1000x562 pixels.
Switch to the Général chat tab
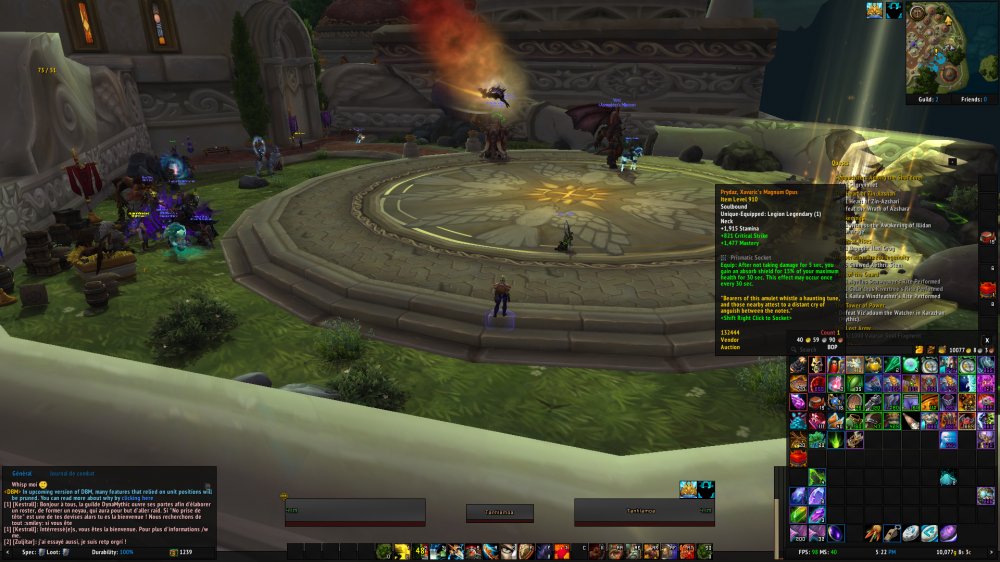pos(22,472)
